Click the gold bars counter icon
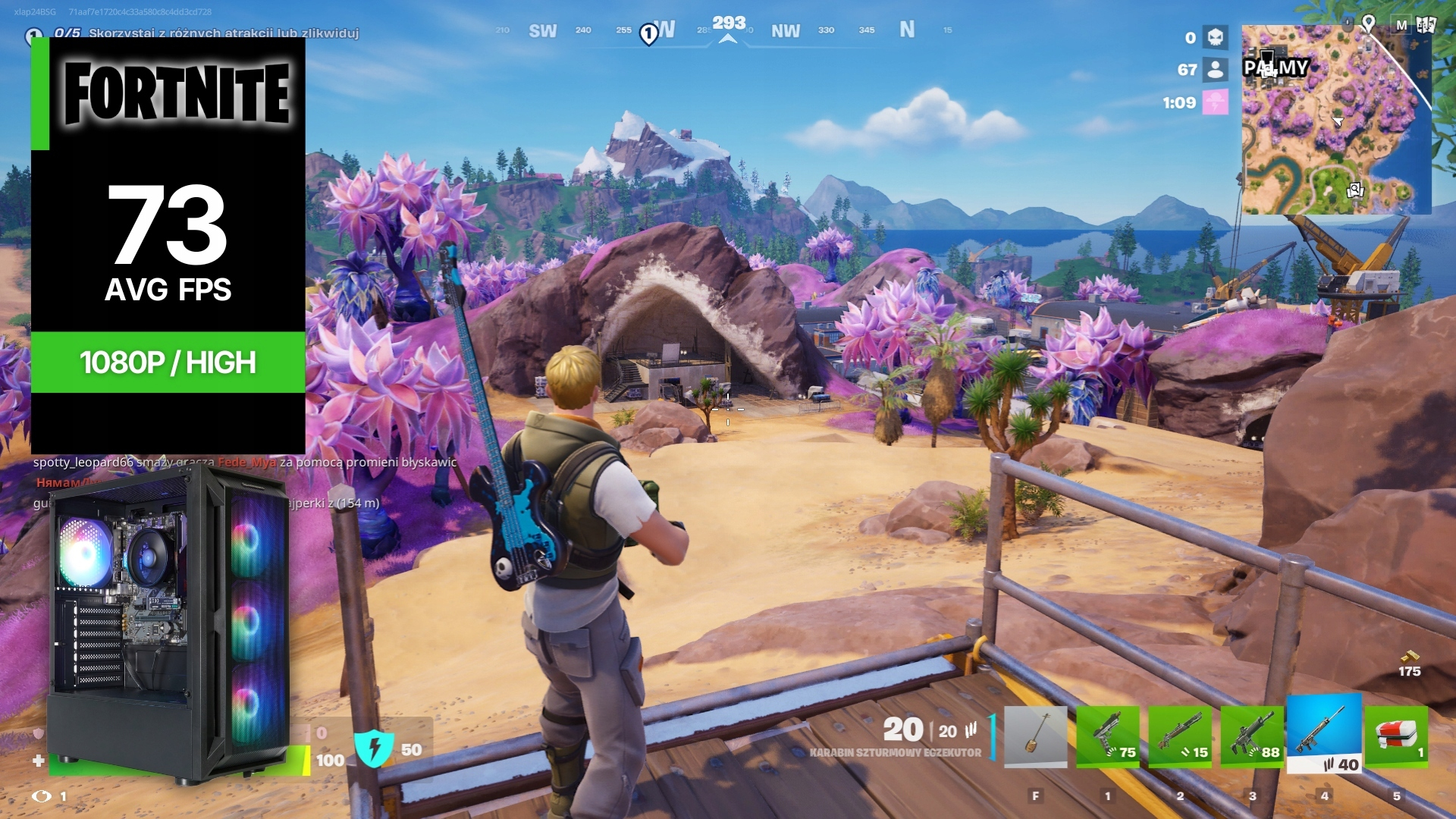Screen dimensions: 1456x819 point(1409,657)
